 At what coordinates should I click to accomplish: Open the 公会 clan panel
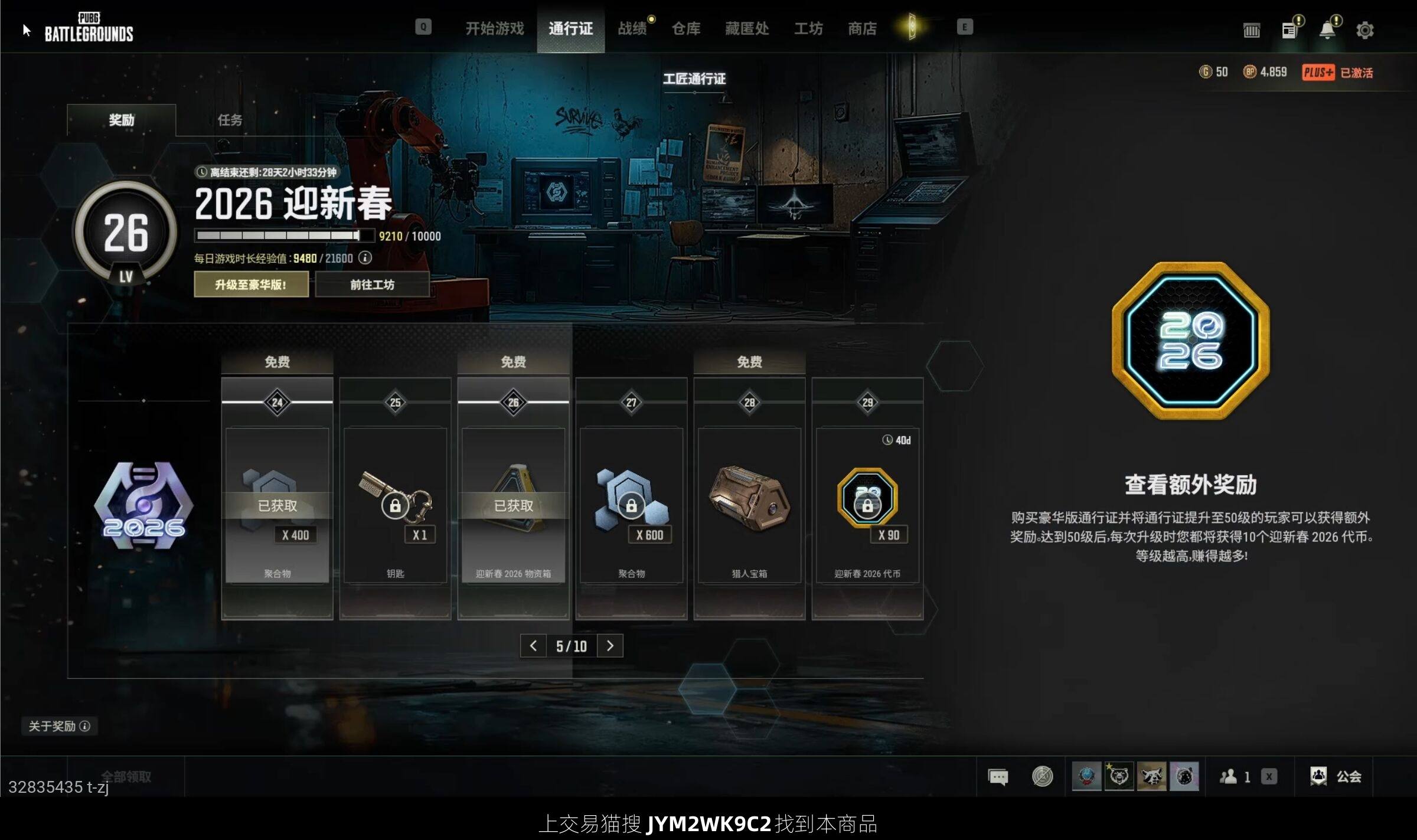[1336, 776]
